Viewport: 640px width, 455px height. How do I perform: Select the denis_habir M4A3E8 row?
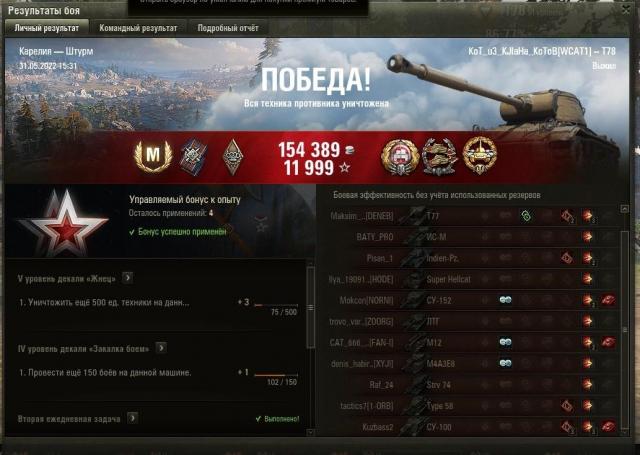point(470,363)
